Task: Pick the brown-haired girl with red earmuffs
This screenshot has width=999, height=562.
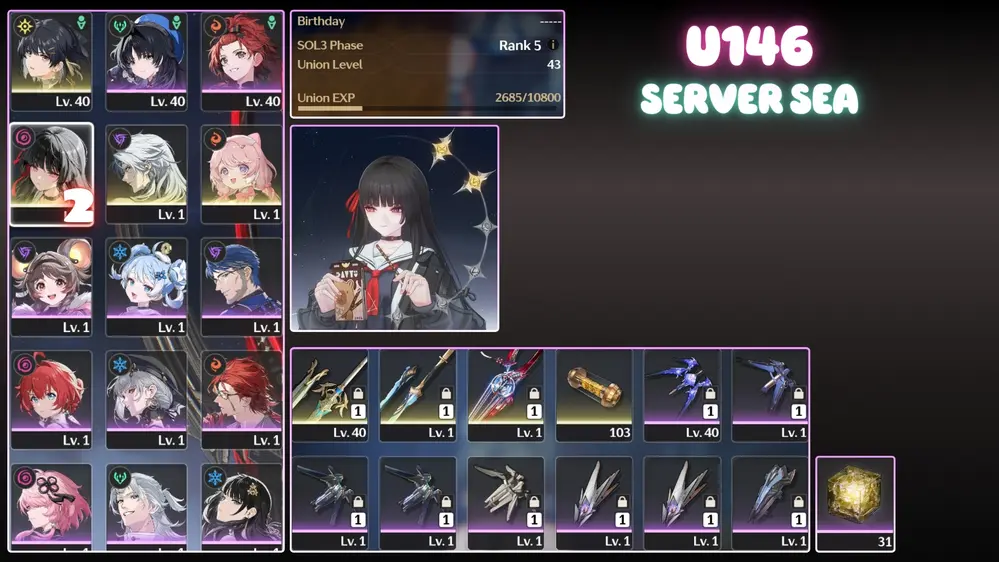Action: click(51, 285)
